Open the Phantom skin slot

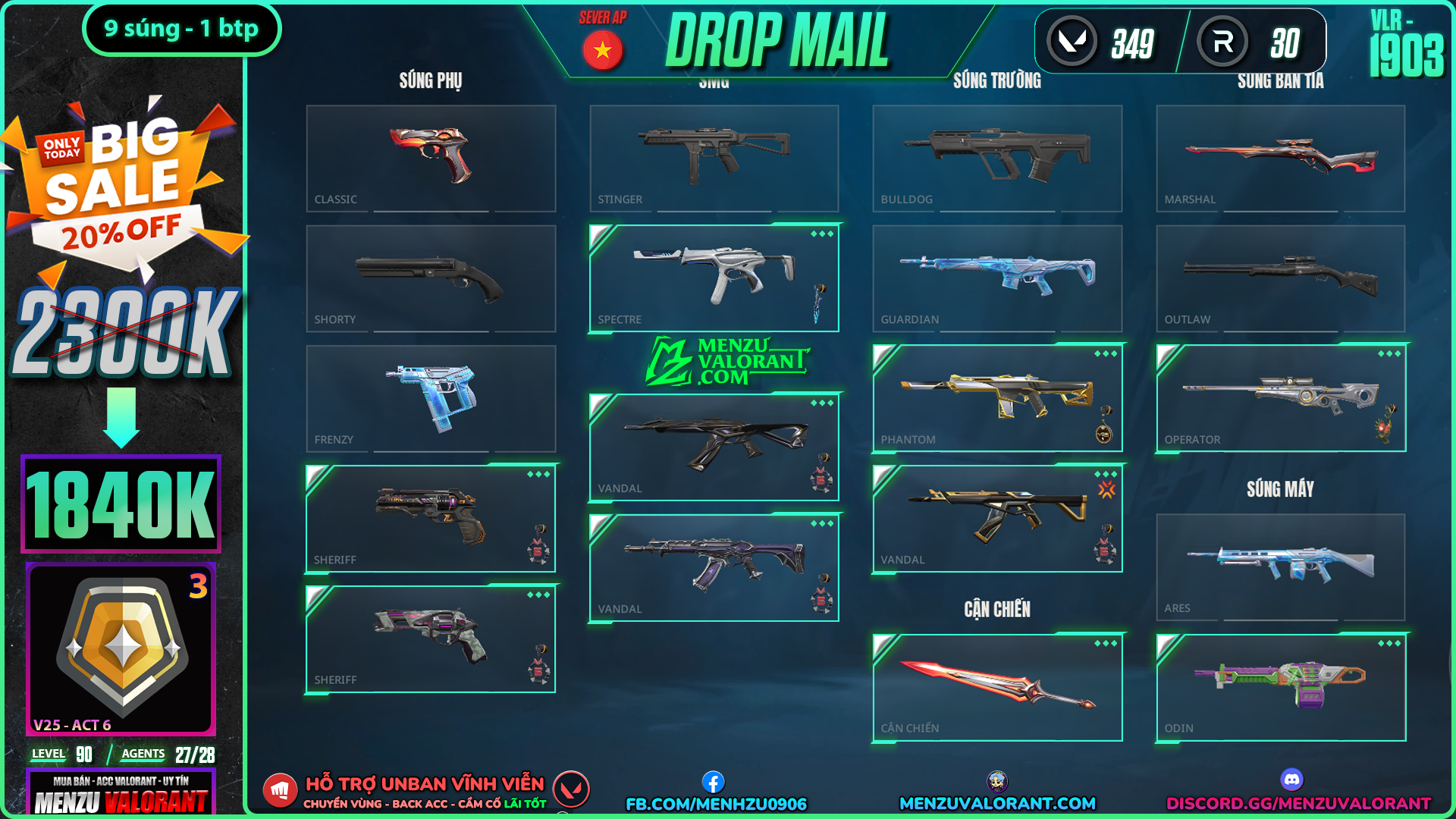click(997, 398)
